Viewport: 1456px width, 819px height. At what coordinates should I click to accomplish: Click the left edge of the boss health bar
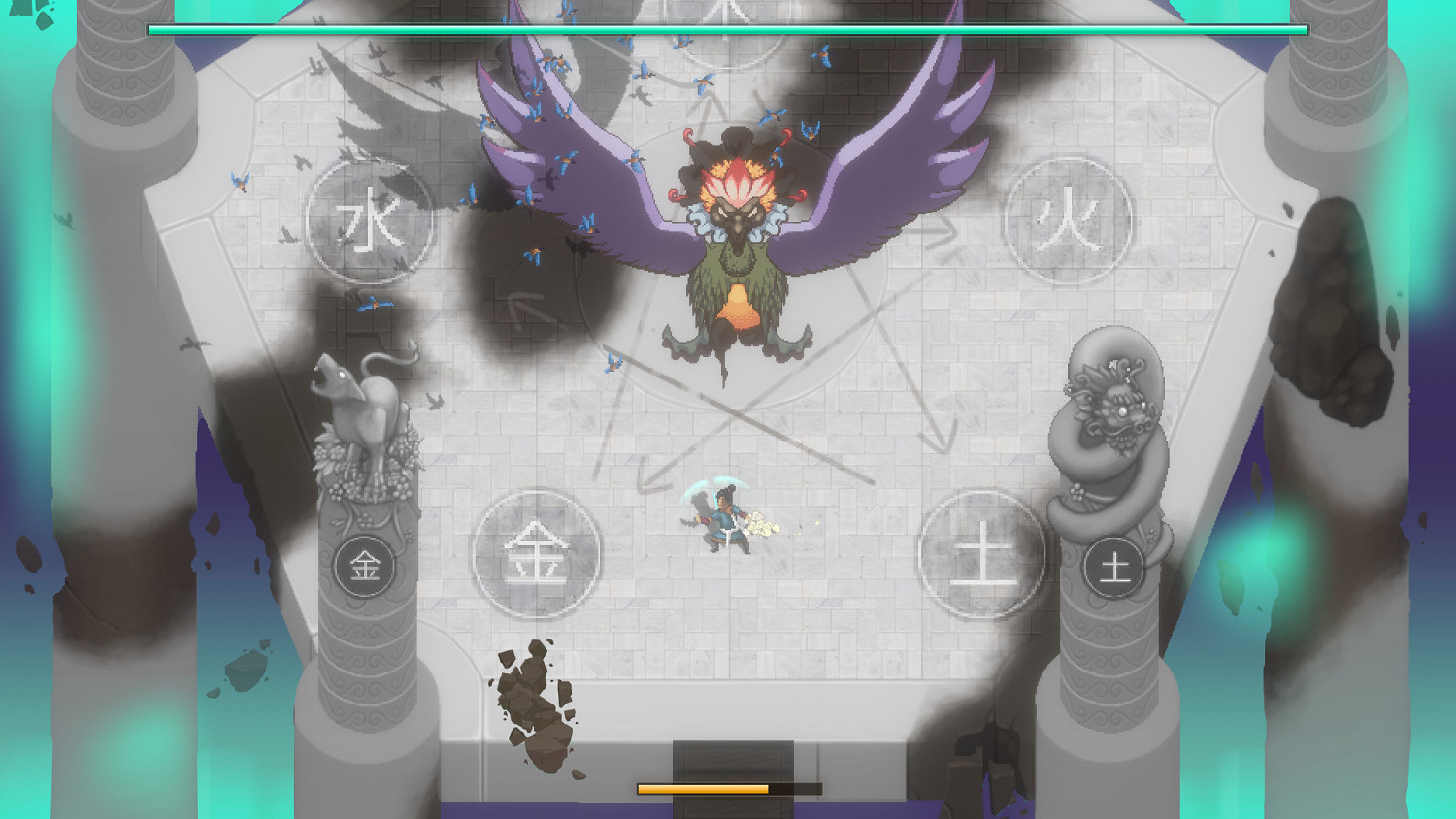pyautogui.click(x=150, y=28)
